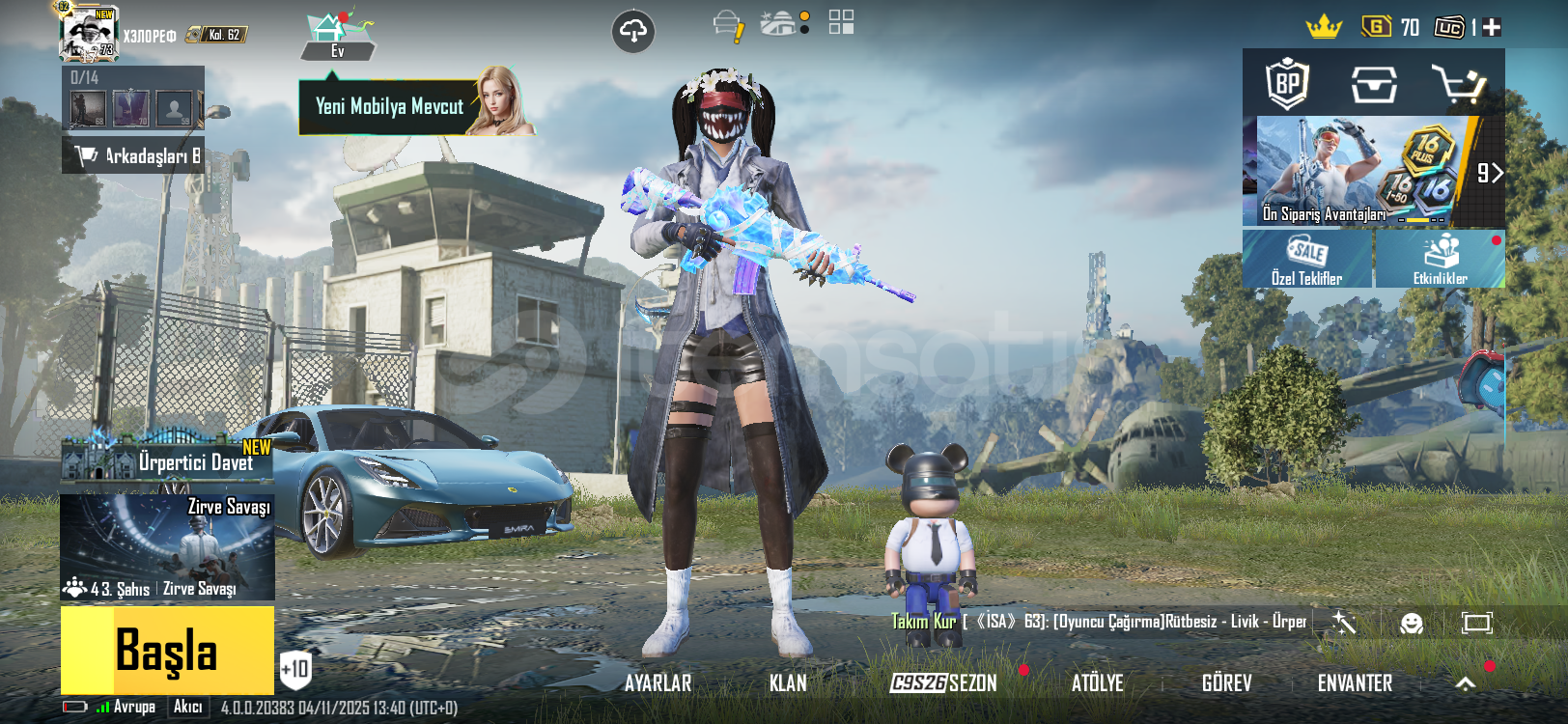Start the match with the Başla button
The image size is (1568, 724).
pyautogui.click(x=167, y=650)
